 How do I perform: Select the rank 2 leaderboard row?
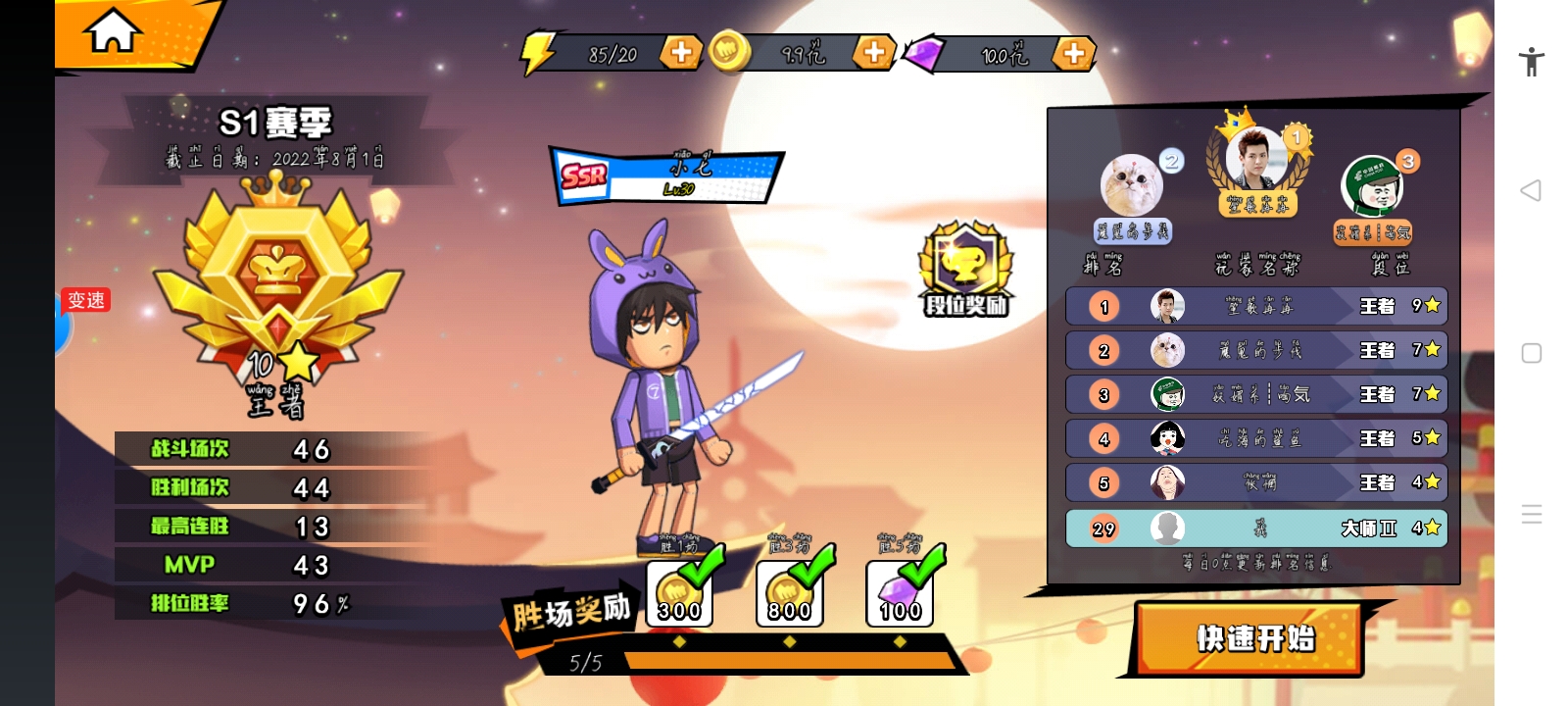1255,350
